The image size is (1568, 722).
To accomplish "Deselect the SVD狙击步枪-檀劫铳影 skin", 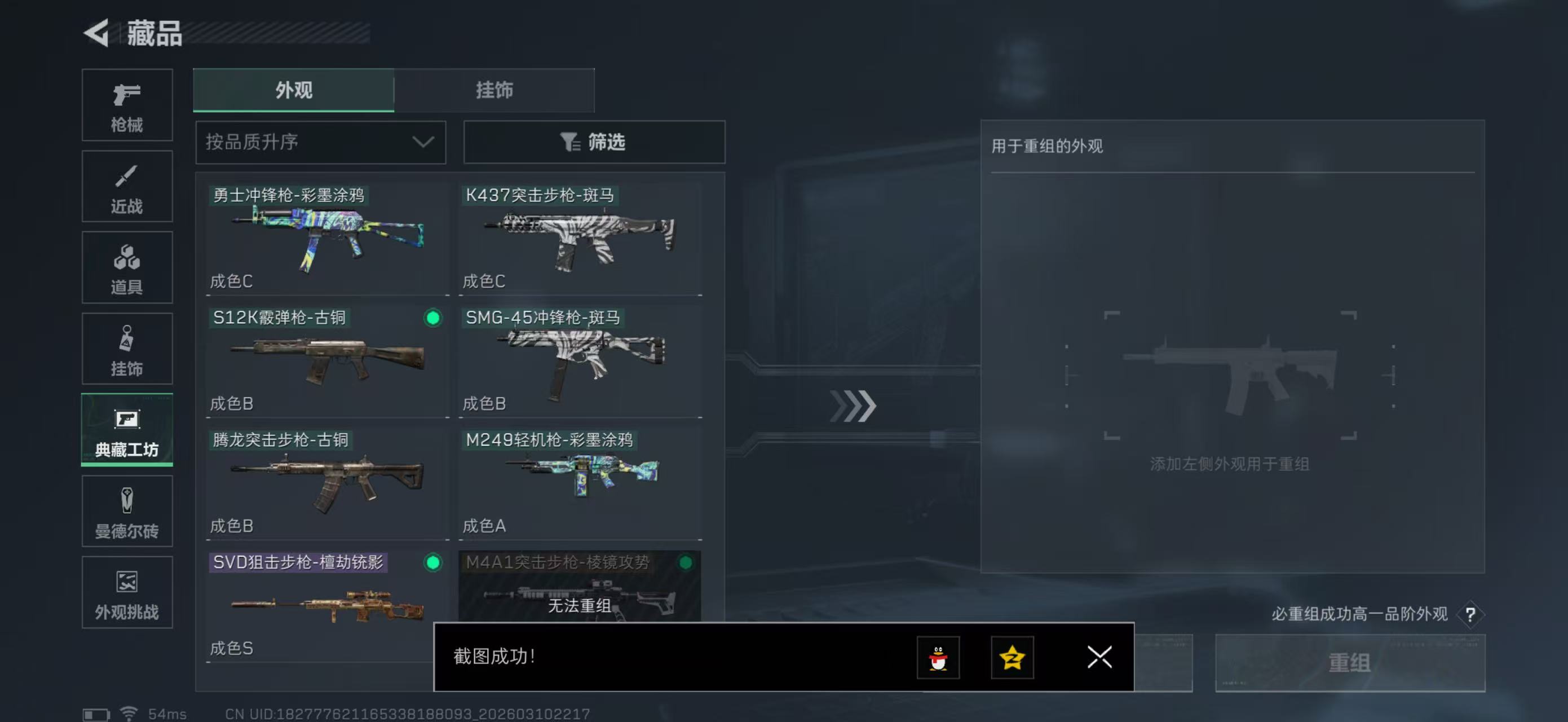I will click(431, 563).
